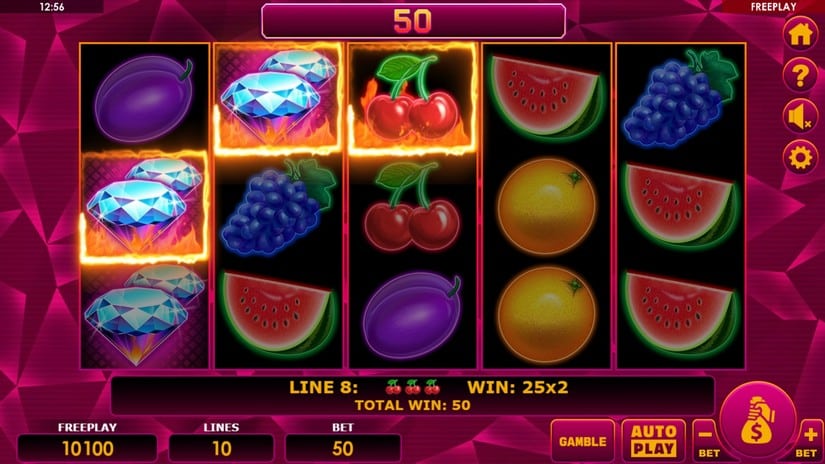
Task: Go to the home screen
Action: coord(798,34)
